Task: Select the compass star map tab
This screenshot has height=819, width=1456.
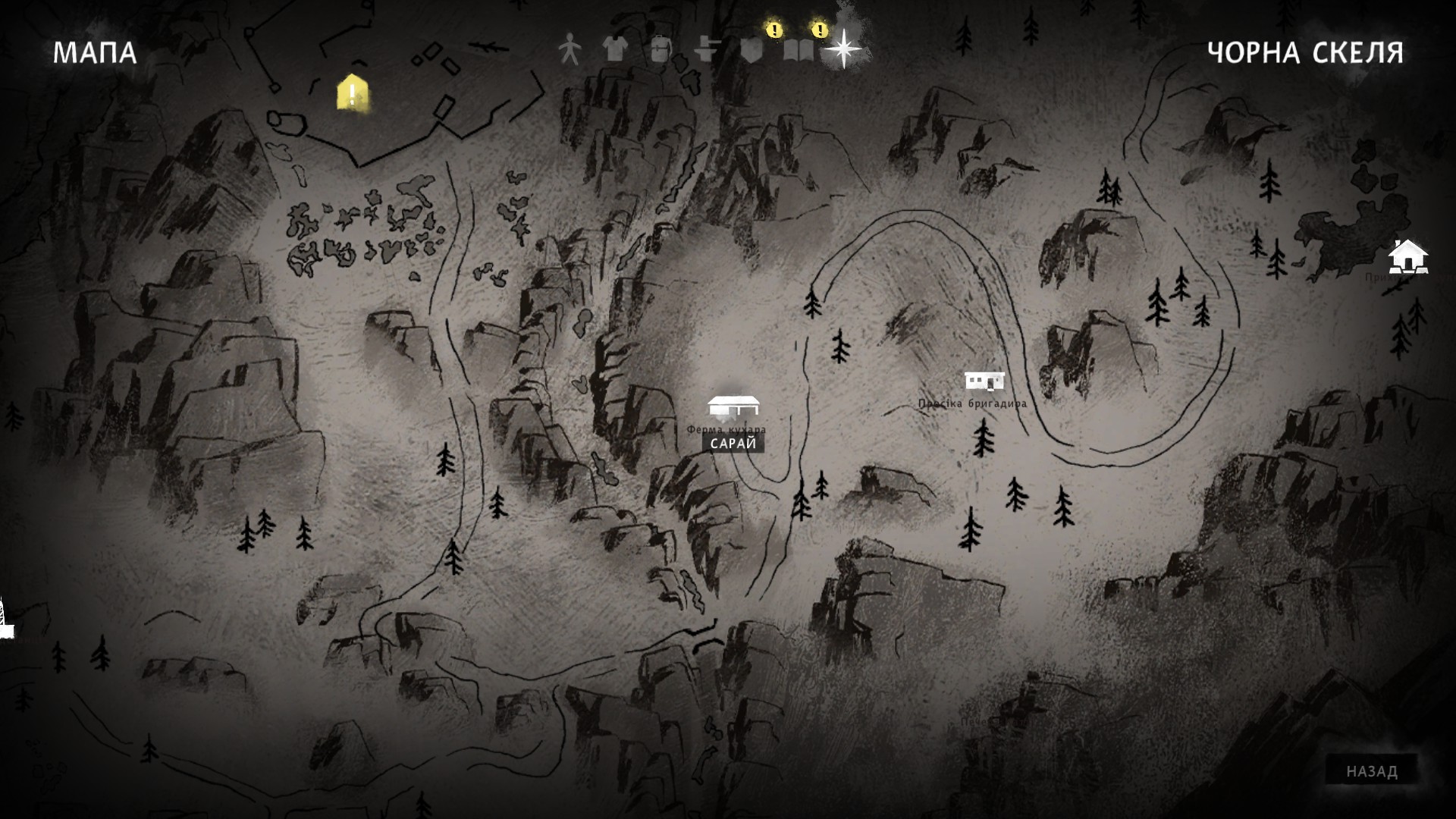Action: pyautogui.click(x=843, y=49)
